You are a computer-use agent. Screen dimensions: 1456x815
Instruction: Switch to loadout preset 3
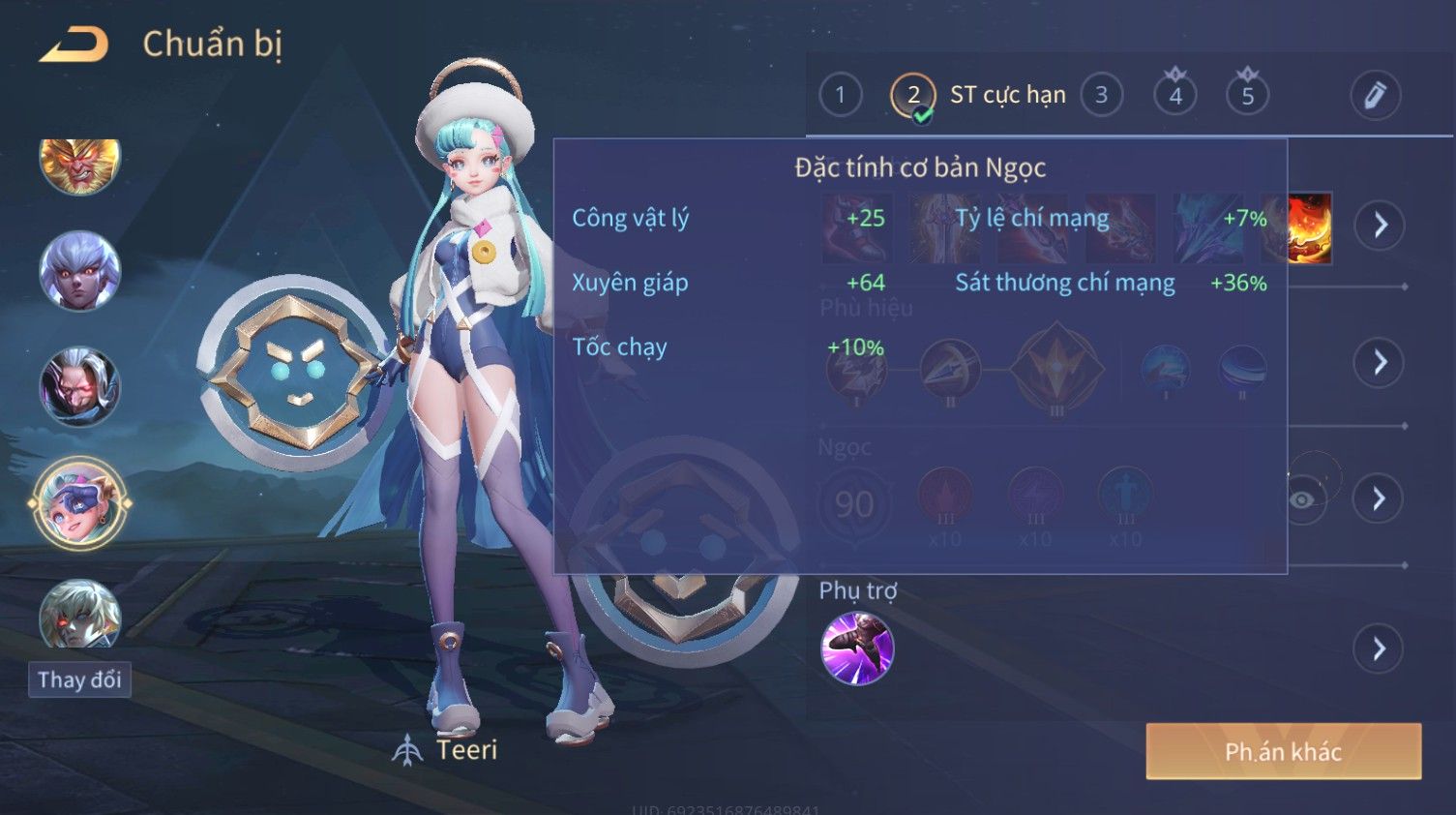pyautogui.click(x=1101, y=95)
